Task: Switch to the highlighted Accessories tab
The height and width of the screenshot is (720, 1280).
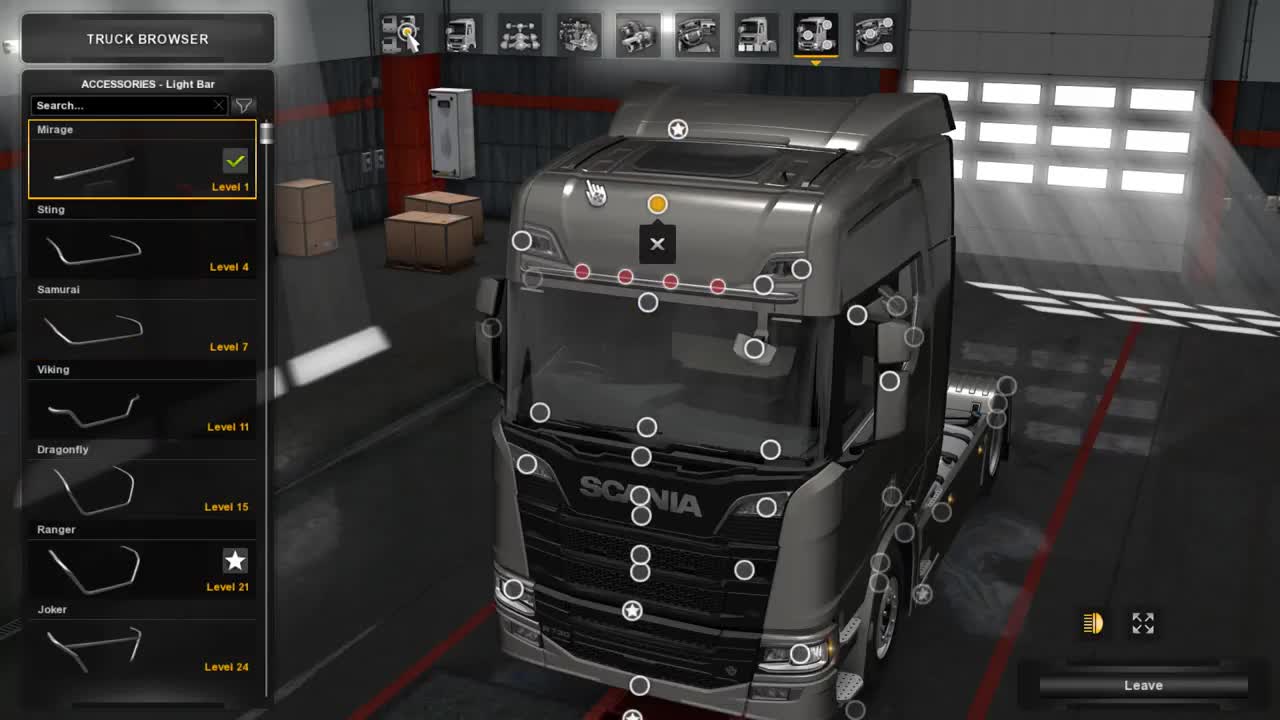Action: coord(815,33)
